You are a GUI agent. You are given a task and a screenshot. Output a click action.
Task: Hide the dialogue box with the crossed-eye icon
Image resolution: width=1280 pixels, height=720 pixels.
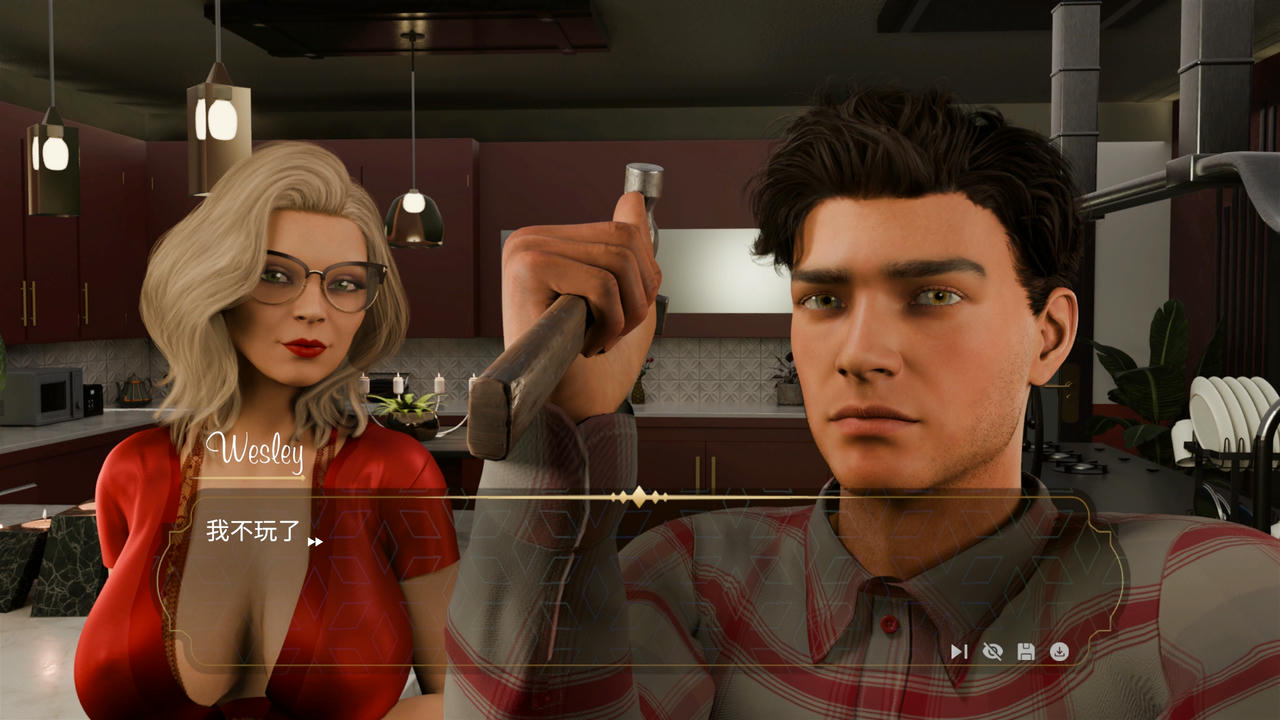992,652
